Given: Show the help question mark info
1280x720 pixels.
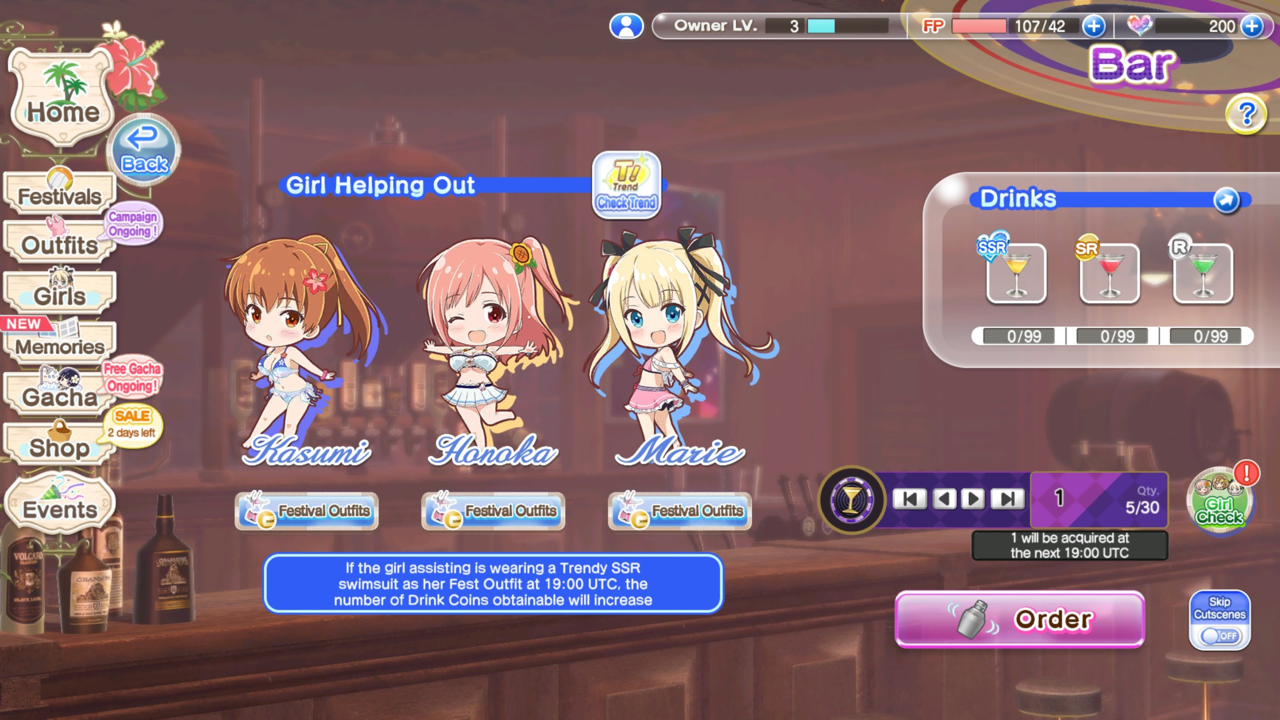Looking at the screenshot, I should [1246, 114].
